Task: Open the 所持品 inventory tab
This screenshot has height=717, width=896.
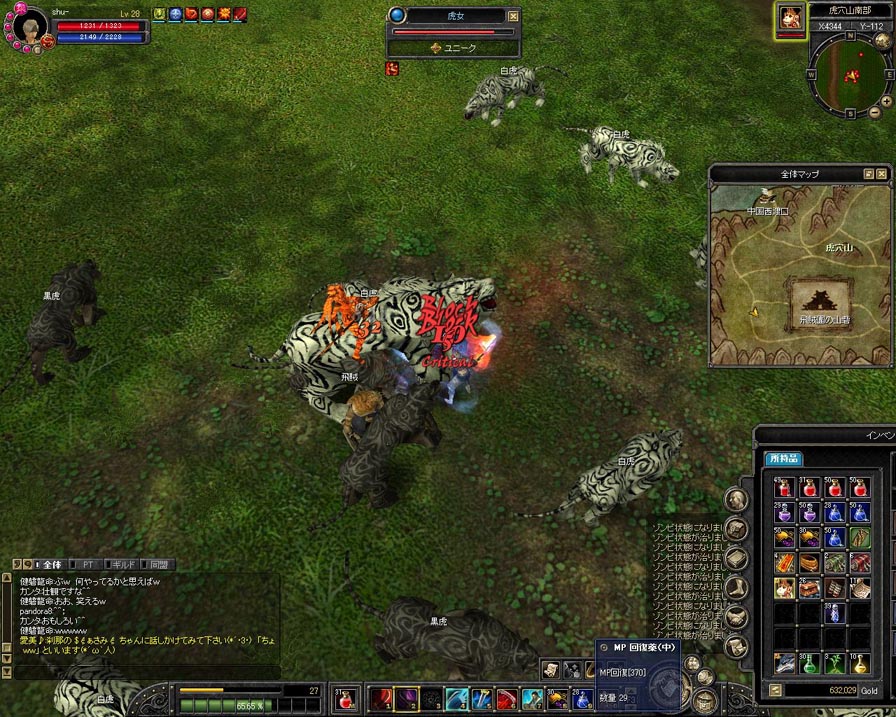Action: point(784,458)
